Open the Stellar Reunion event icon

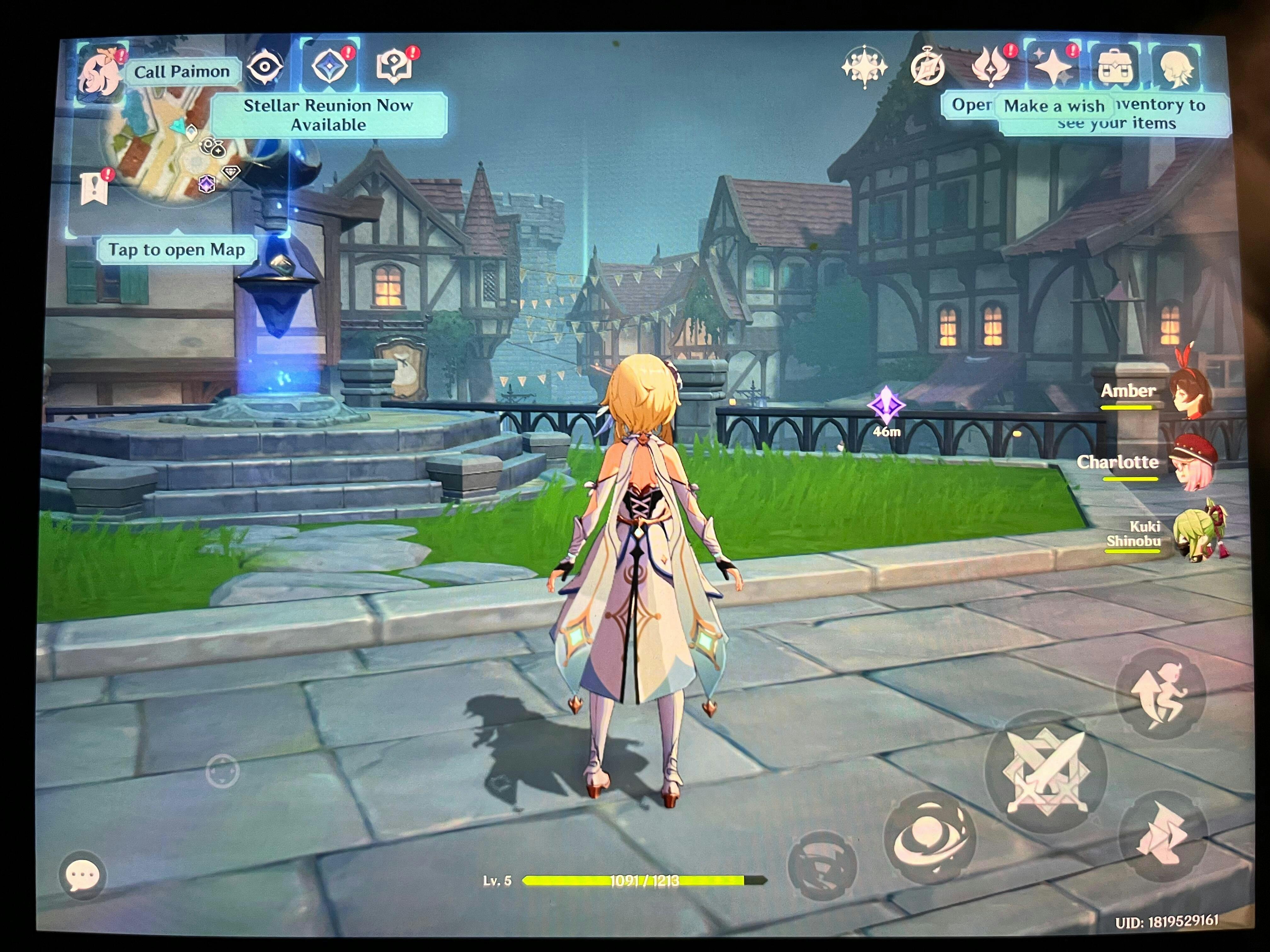click(330, 66)
